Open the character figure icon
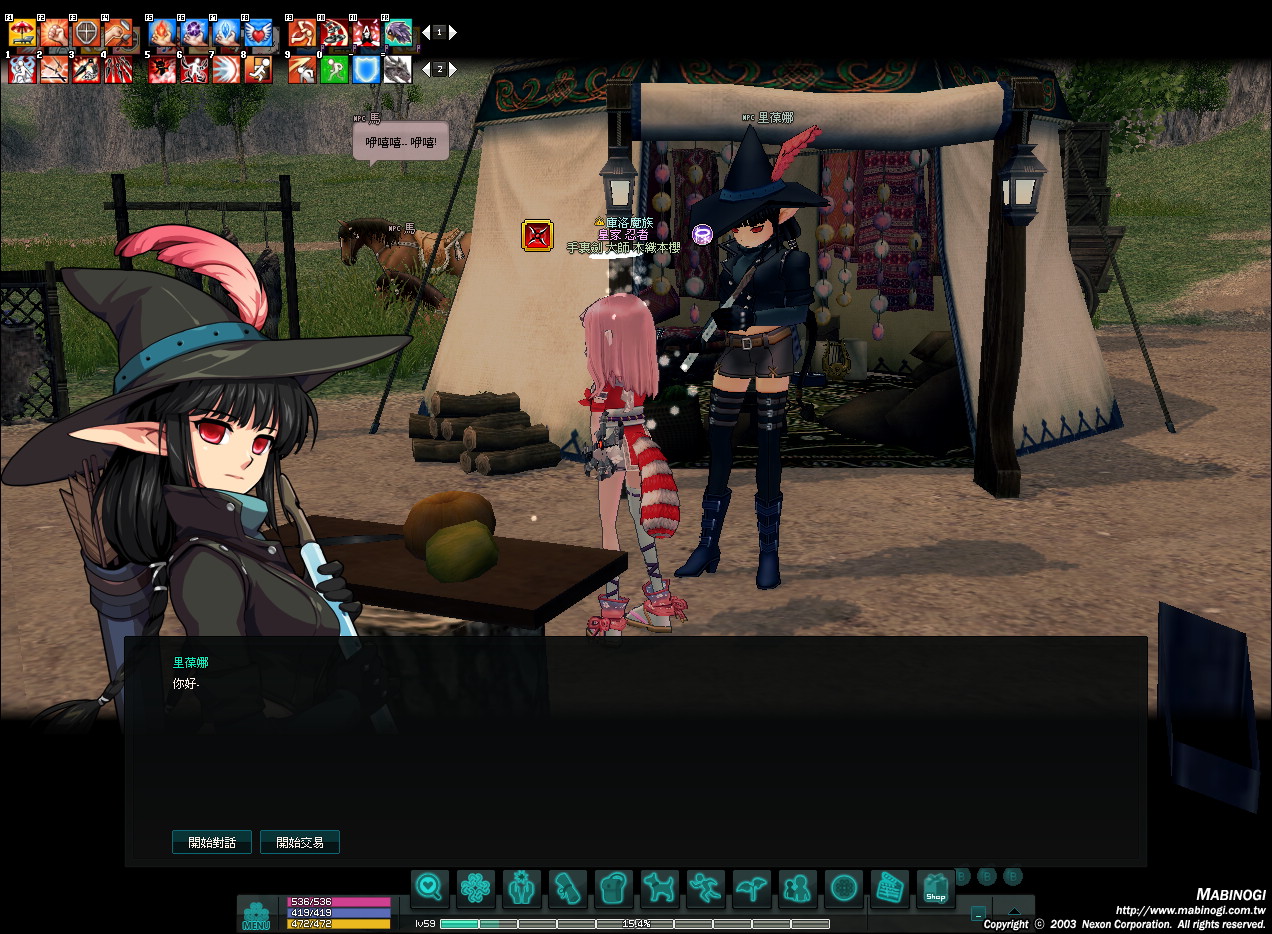 (x=521, y=888)
